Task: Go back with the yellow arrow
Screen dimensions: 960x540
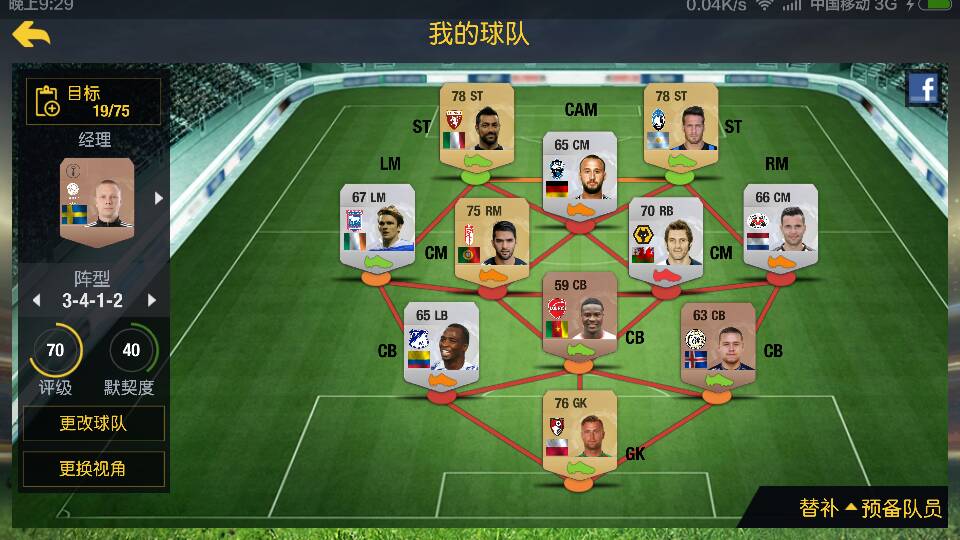Action: point(32,35)
